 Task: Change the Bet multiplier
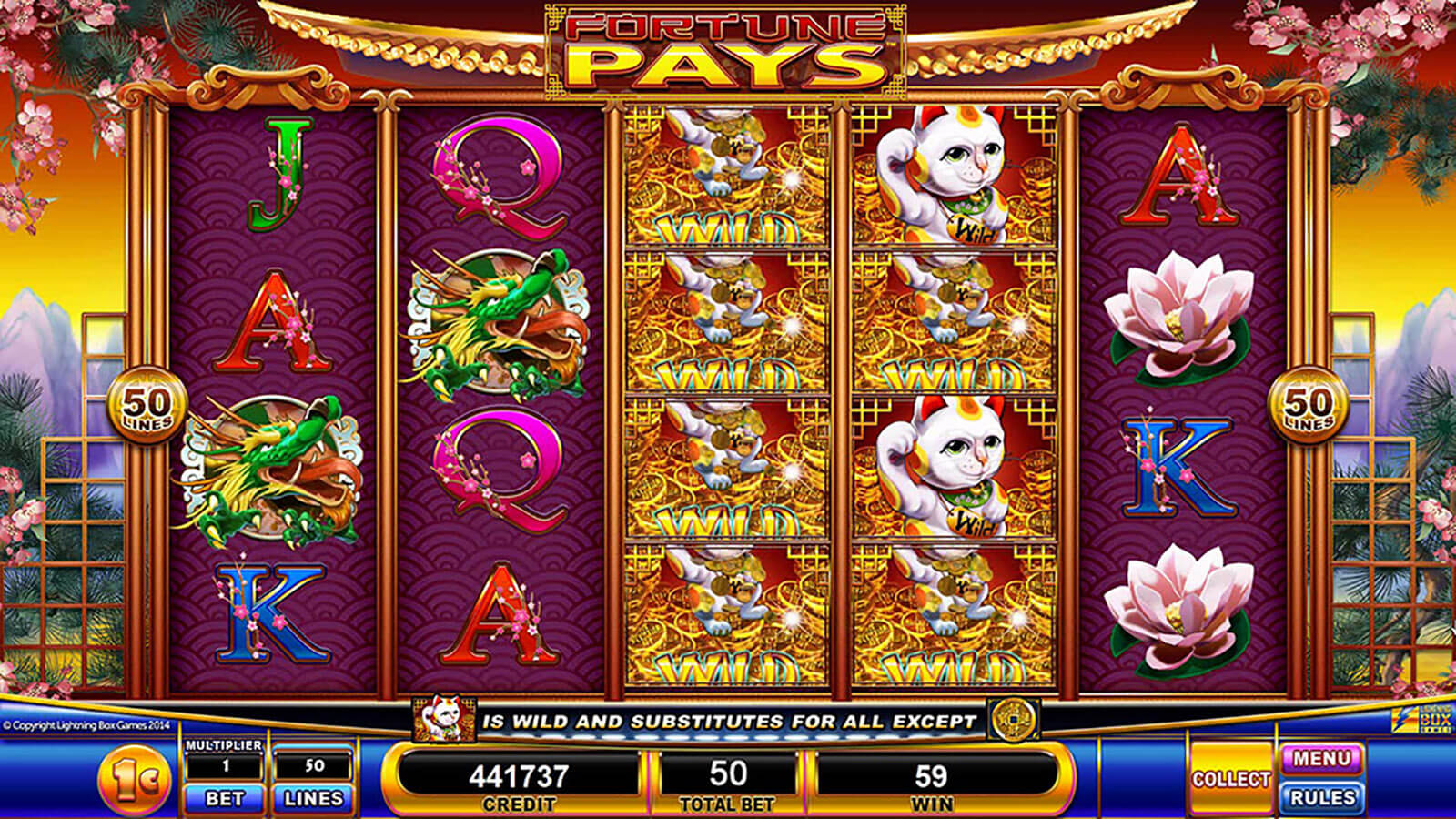tap(224, 798)
